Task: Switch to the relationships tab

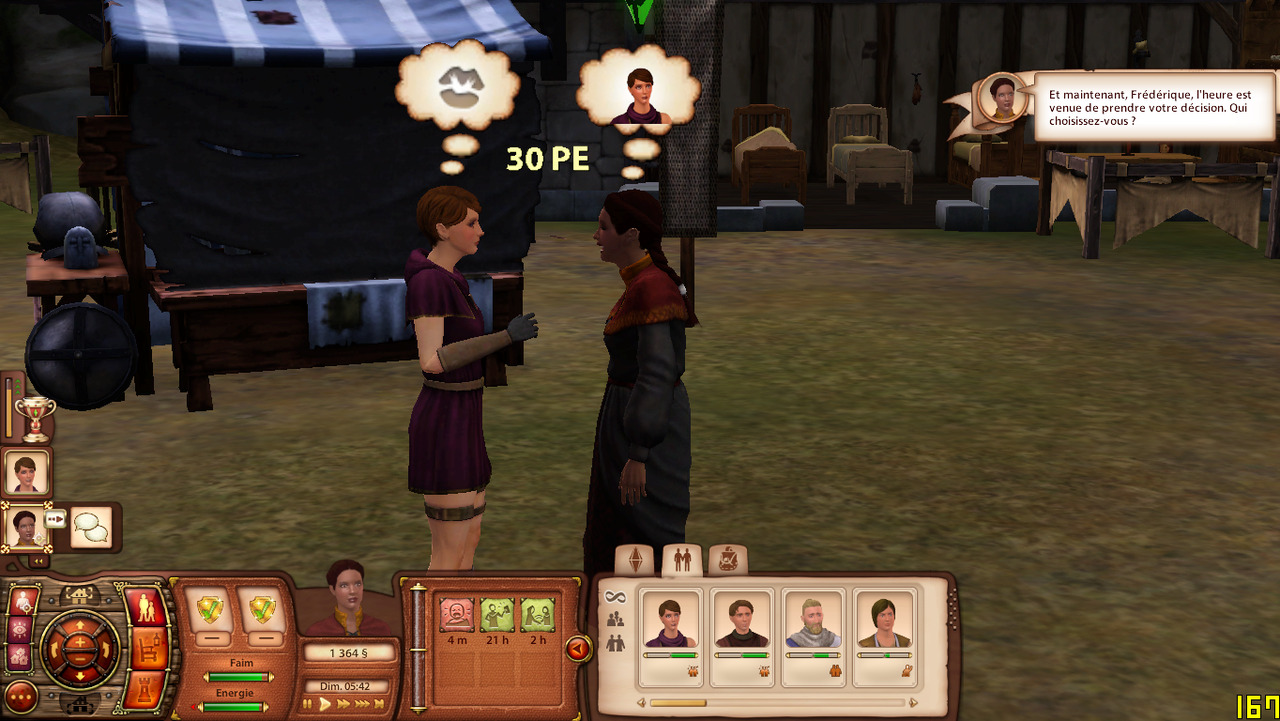Action: (x=682, y=560)
